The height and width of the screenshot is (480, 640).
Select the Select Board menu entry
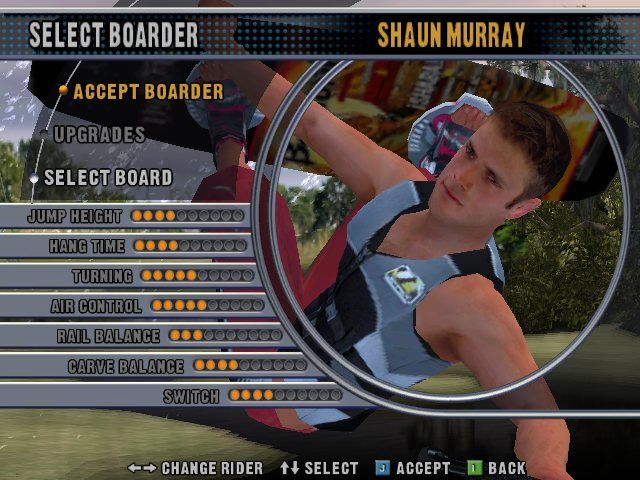(107, 177)
